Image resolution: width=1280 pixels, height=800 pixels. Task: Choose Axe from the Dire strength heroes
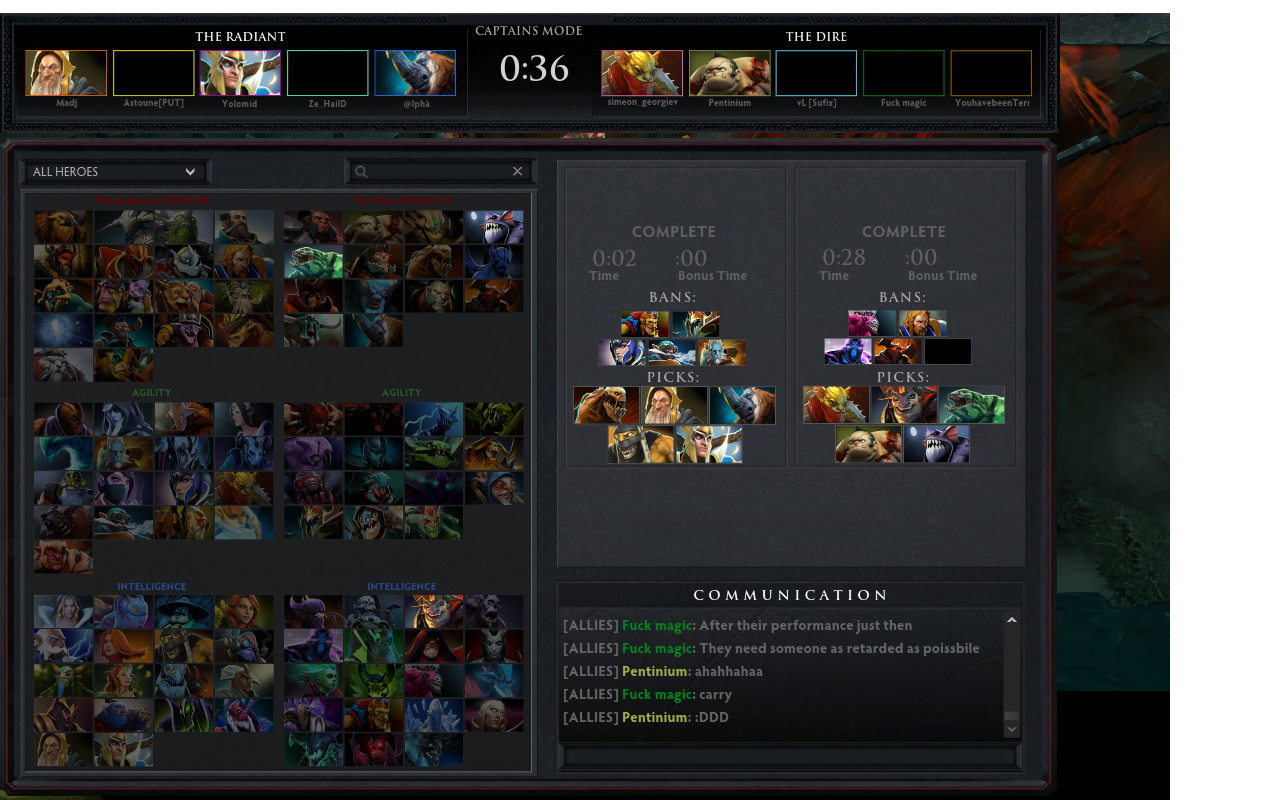pyautogui.click(x=313, y=227)
